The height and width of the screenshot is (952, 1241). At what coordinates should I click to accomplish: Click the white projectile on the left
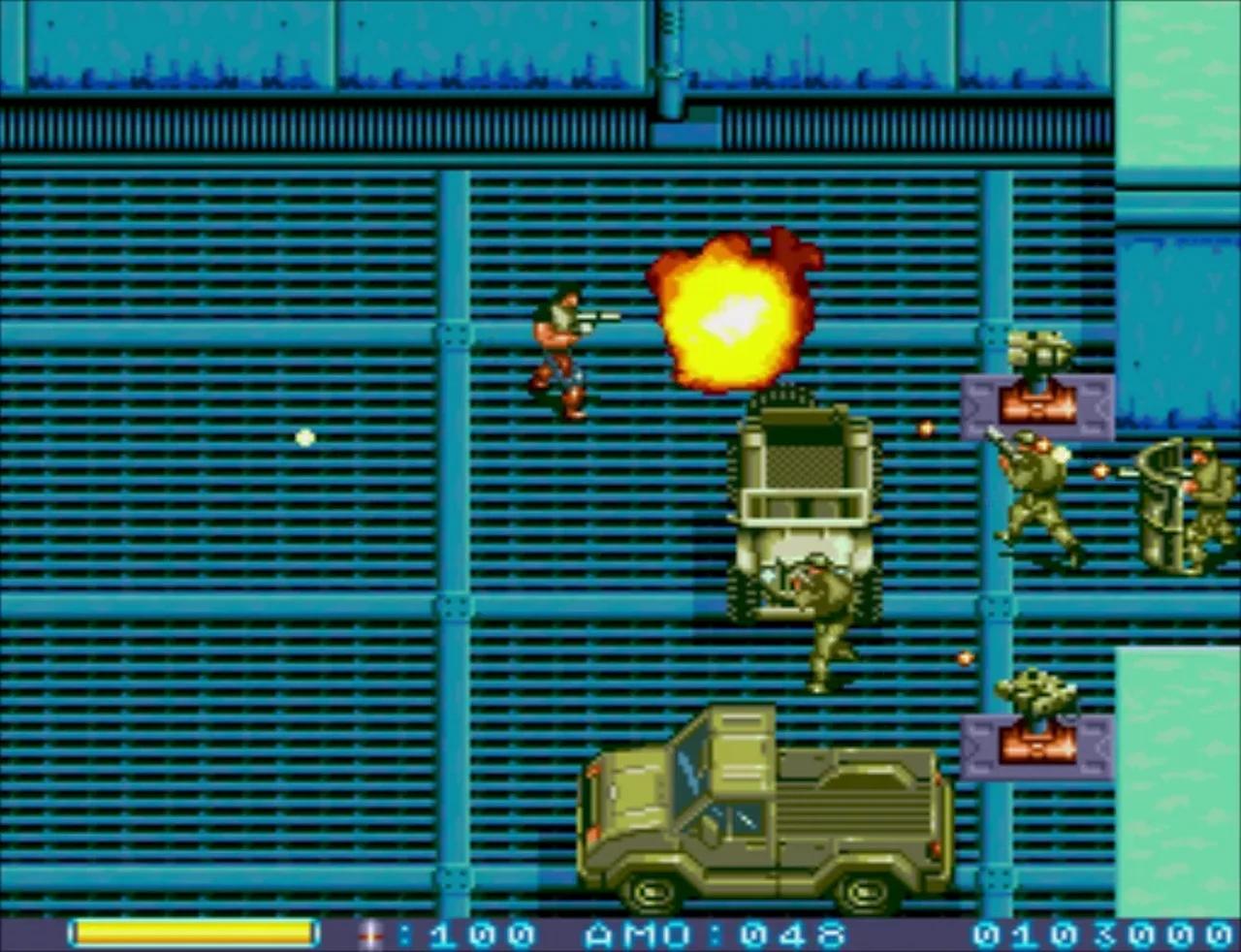pos(303,437)
